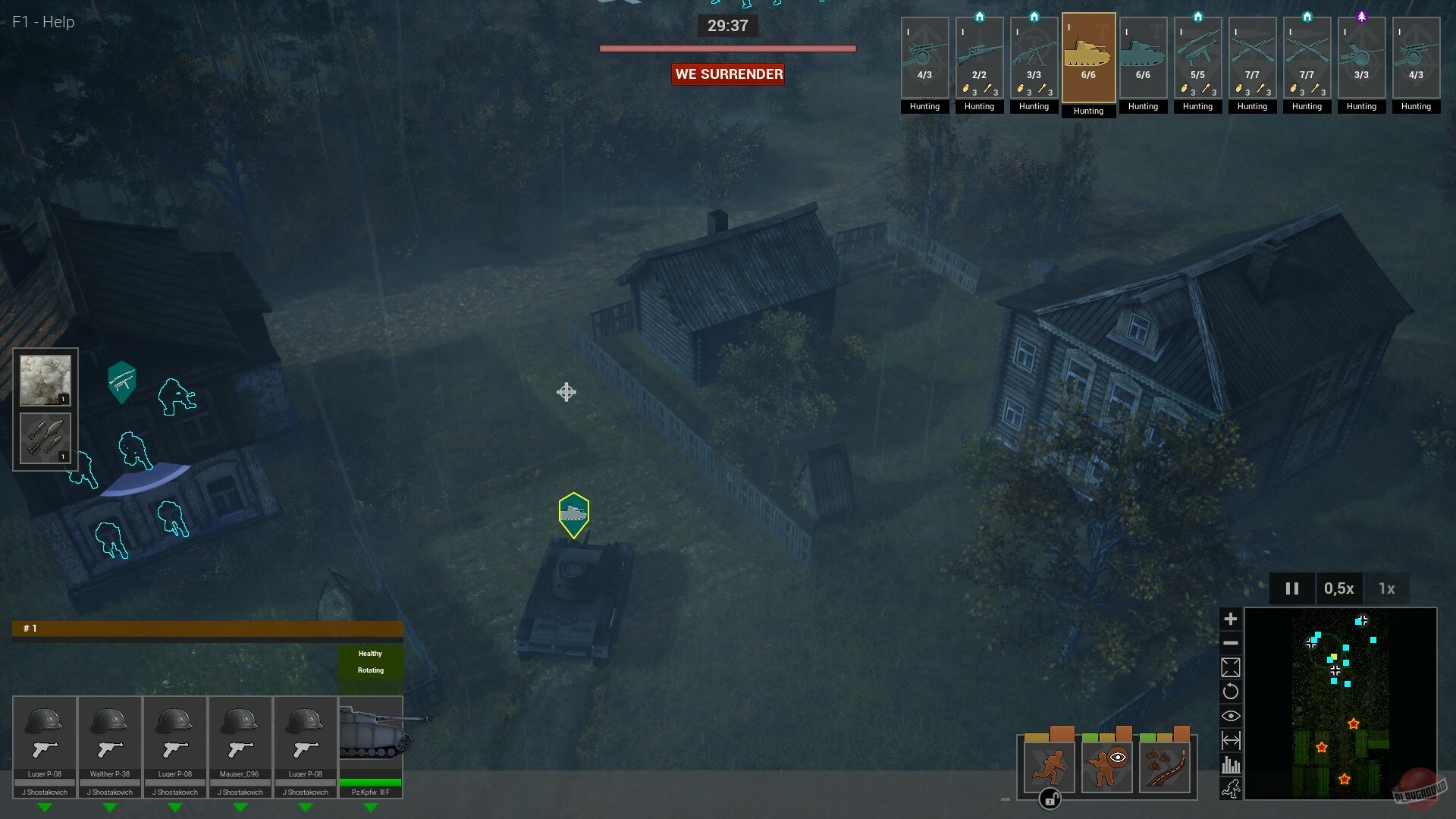
Task: Click the grenade item slot in top-left inventory
Action: [44, 438]
